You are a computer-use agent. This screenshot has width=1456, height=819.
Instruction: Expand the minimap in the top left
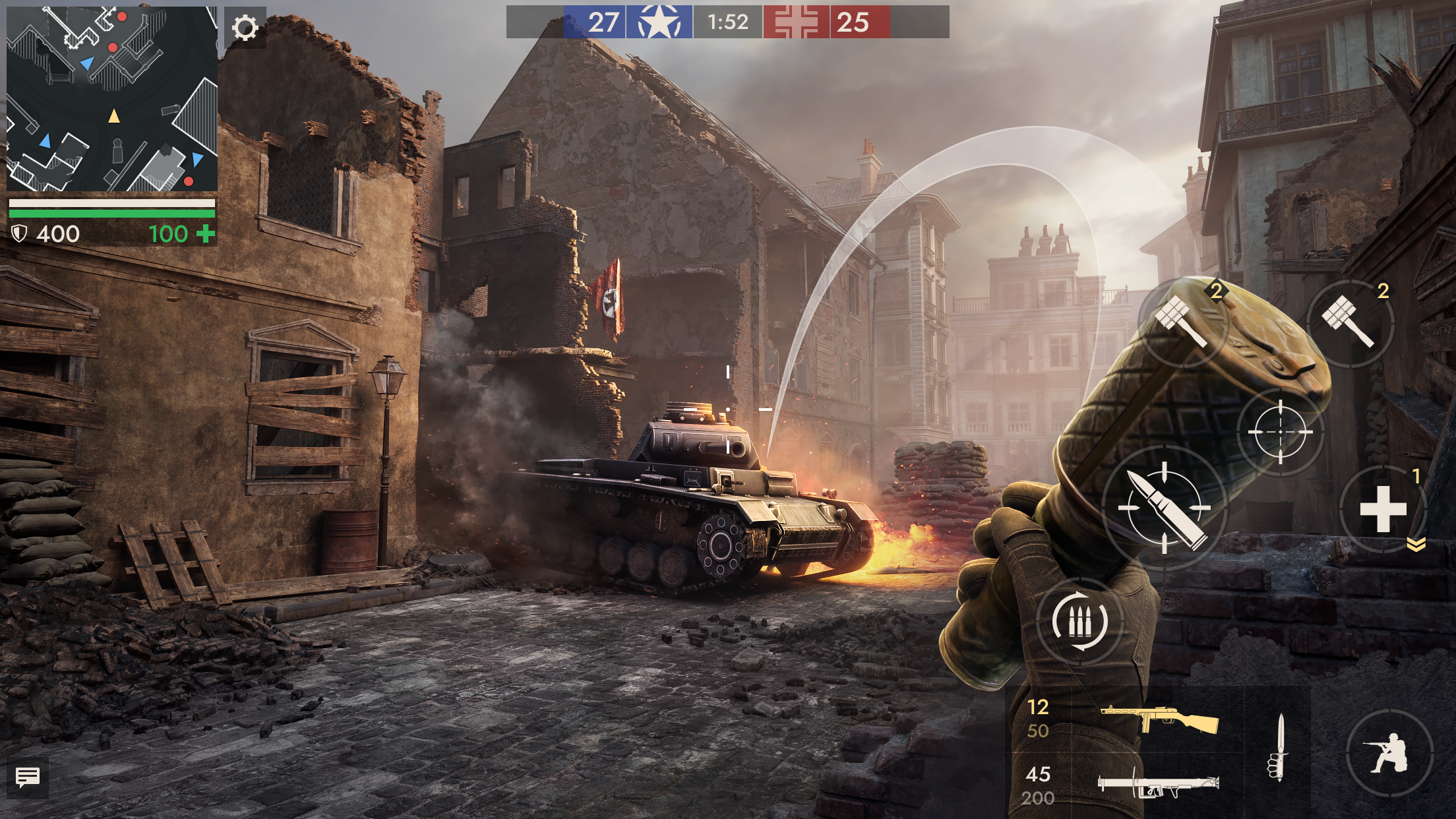(x=113, y=99)
